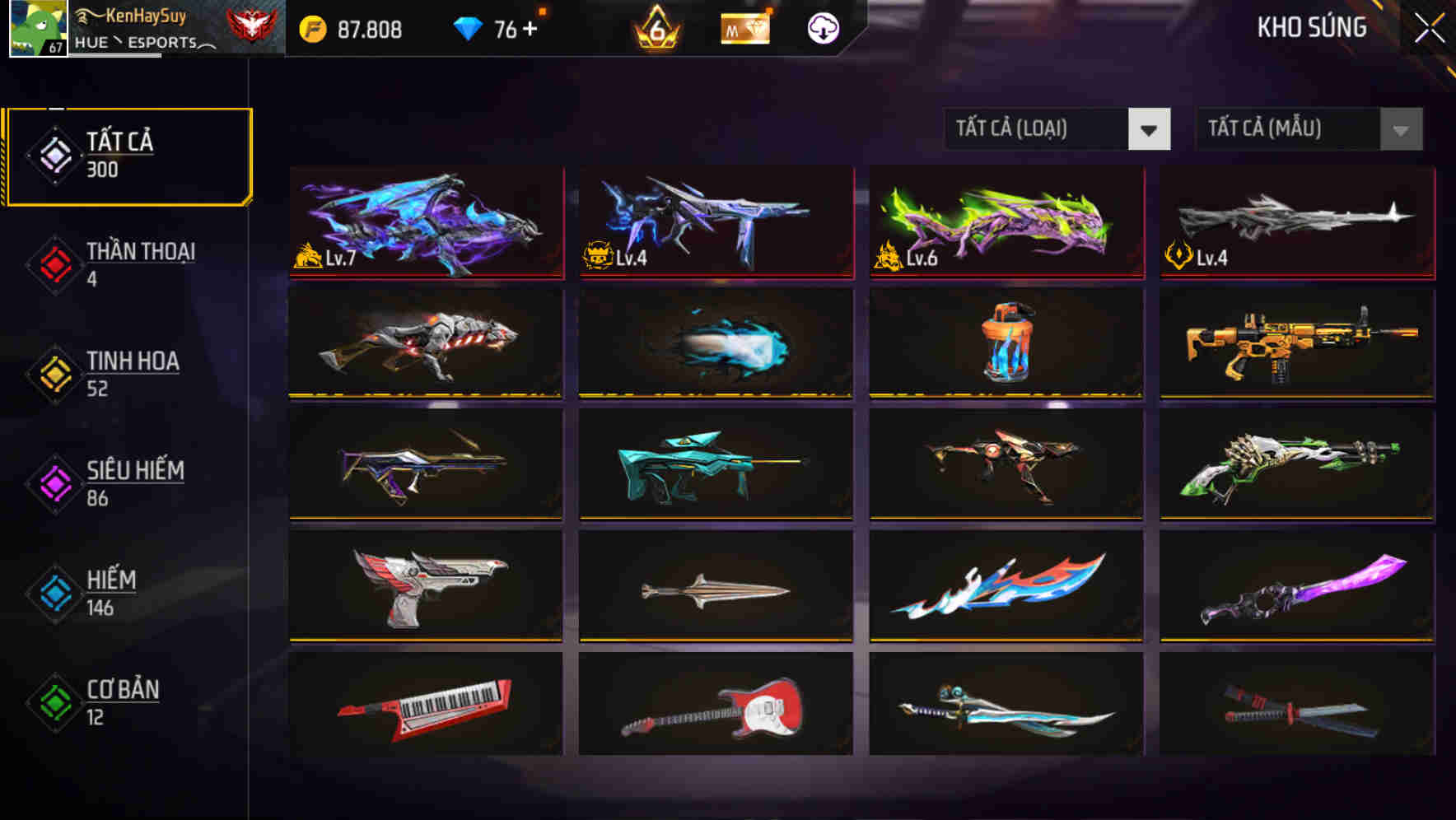Select the Lv.7 purple dragon weapon skin

pyautogui.click(x=425, y=223)
